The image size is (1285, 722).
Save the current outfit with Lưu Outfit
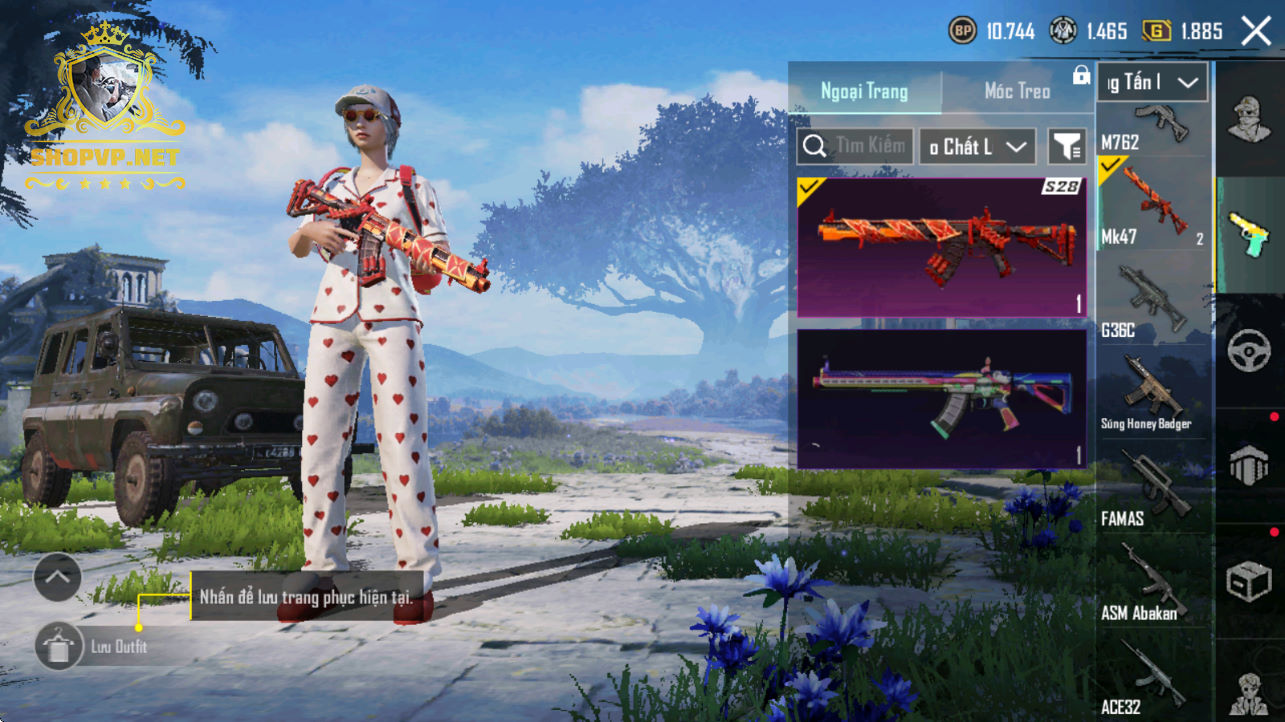point(60,646)
